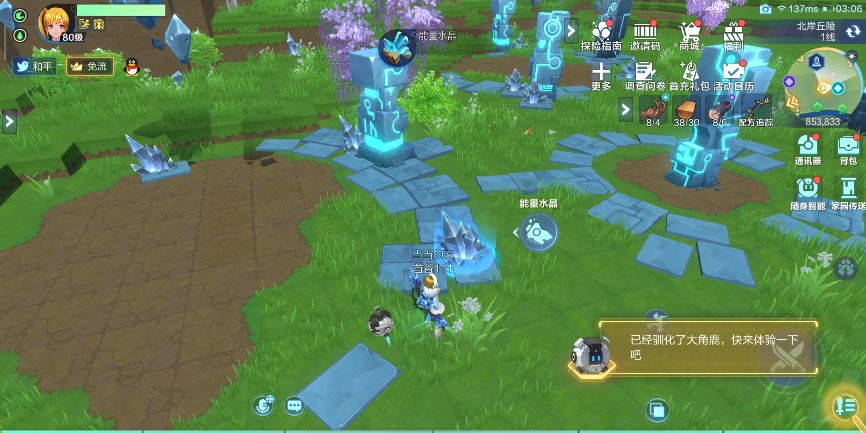The width and height of the screenshot is (866, 433).
Task: Open the 调查问卷 survey
Action: pos(645,74)
